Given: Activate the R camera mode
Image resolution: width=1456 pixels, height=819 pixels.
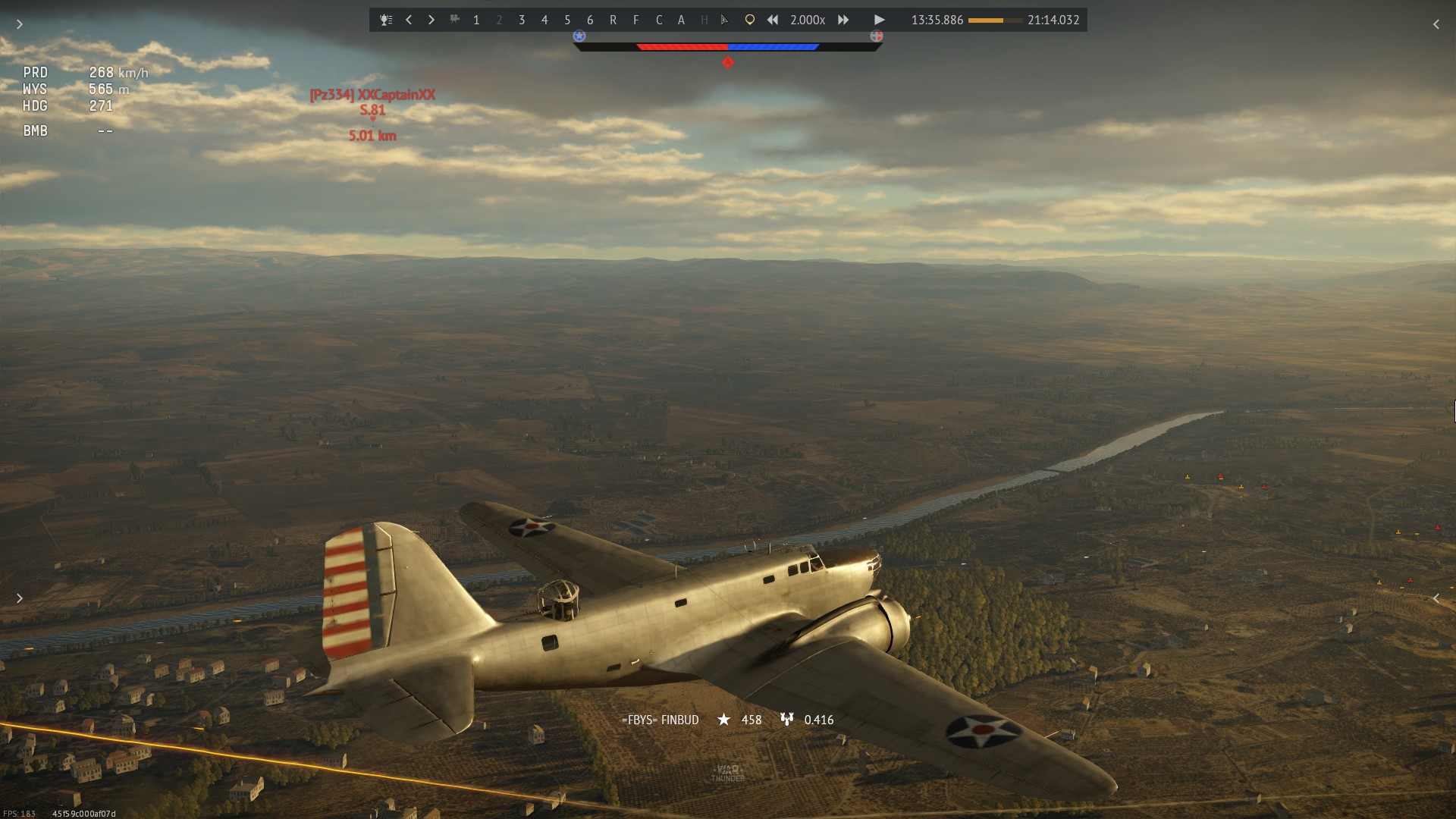Looking at the screenshot, I should (x=613, y=20).
